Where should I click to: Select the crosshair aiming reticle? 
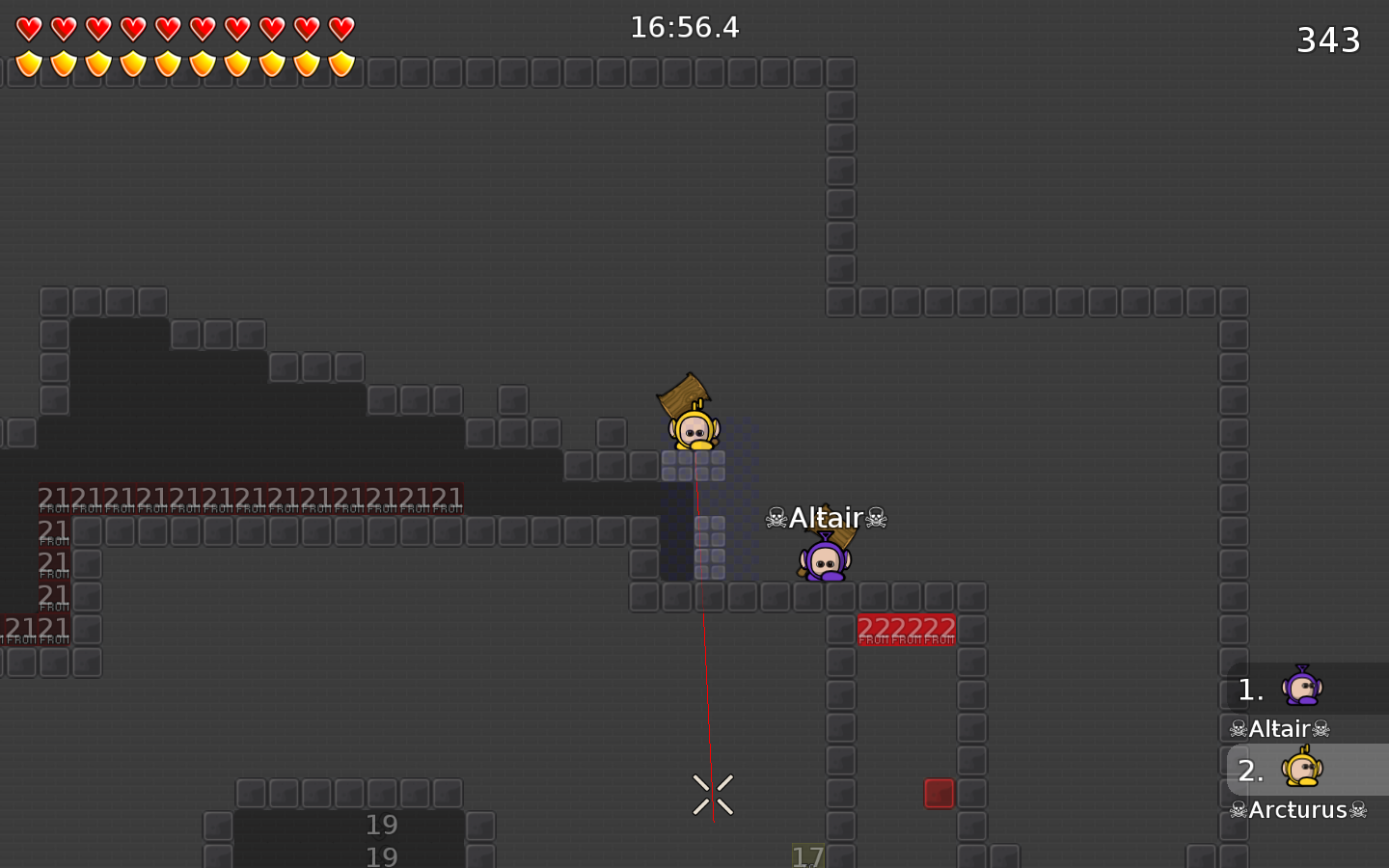pyautogui.click(x=713, y=793)
